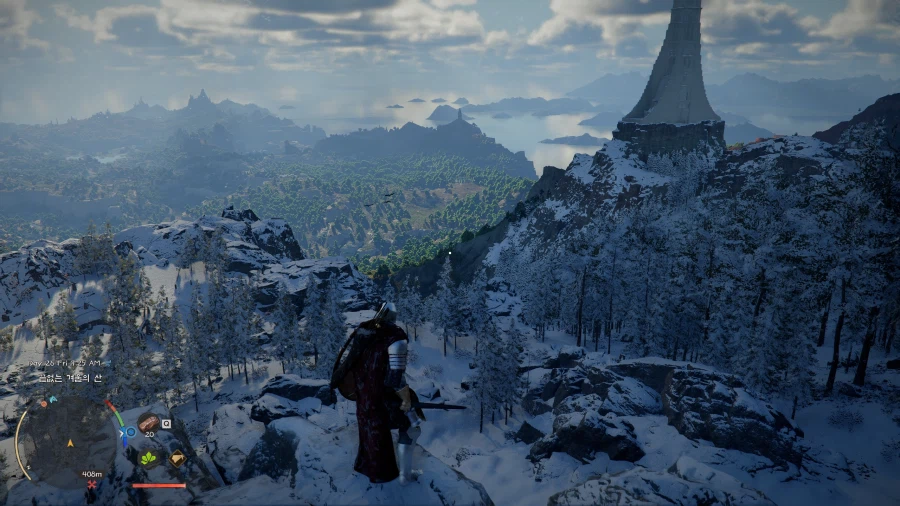
Task: Use the grilled meat food slot
Action: point(148,422)
